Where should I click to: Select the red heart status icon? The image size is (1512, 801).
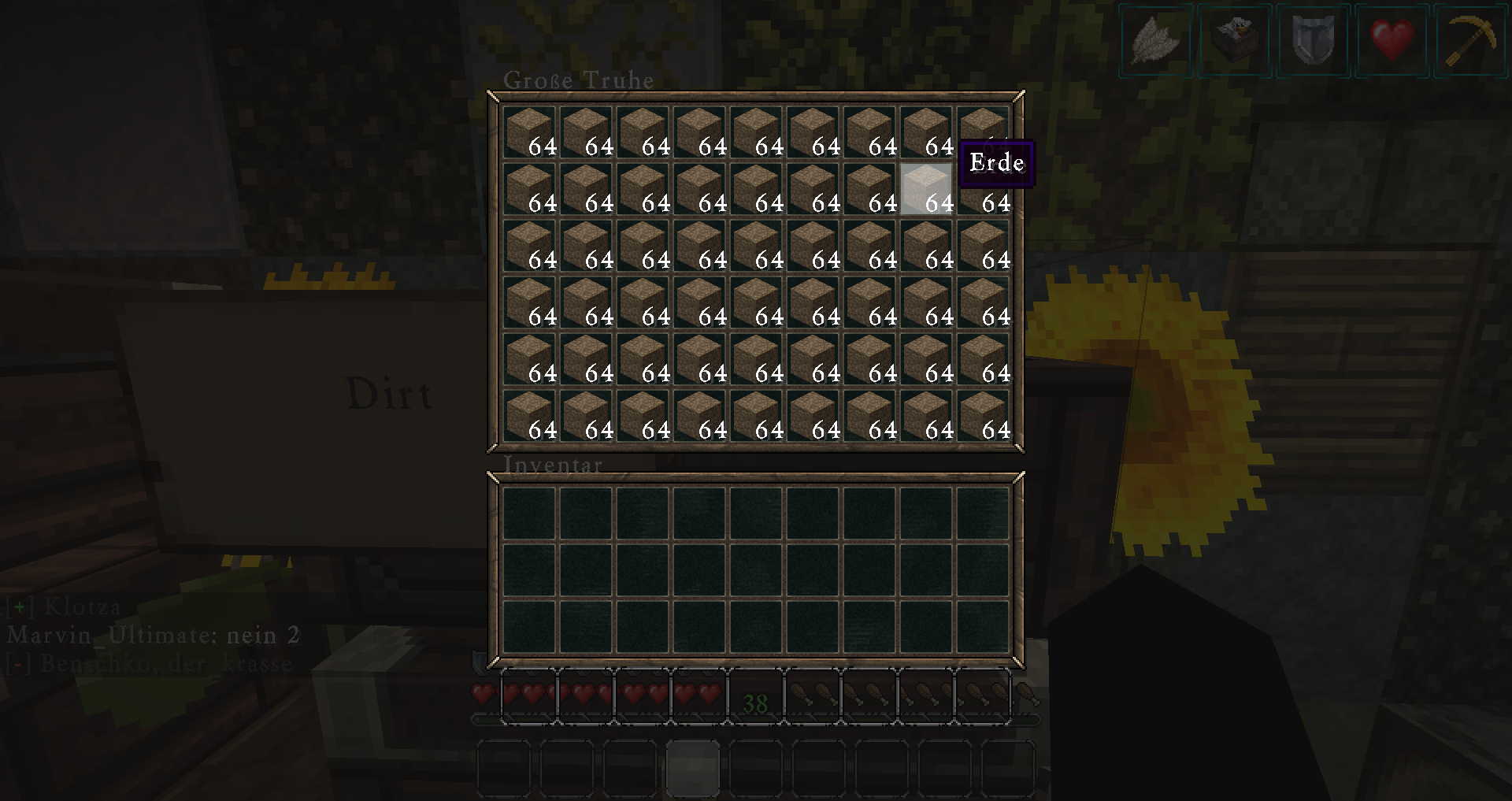coord(1392,39)
